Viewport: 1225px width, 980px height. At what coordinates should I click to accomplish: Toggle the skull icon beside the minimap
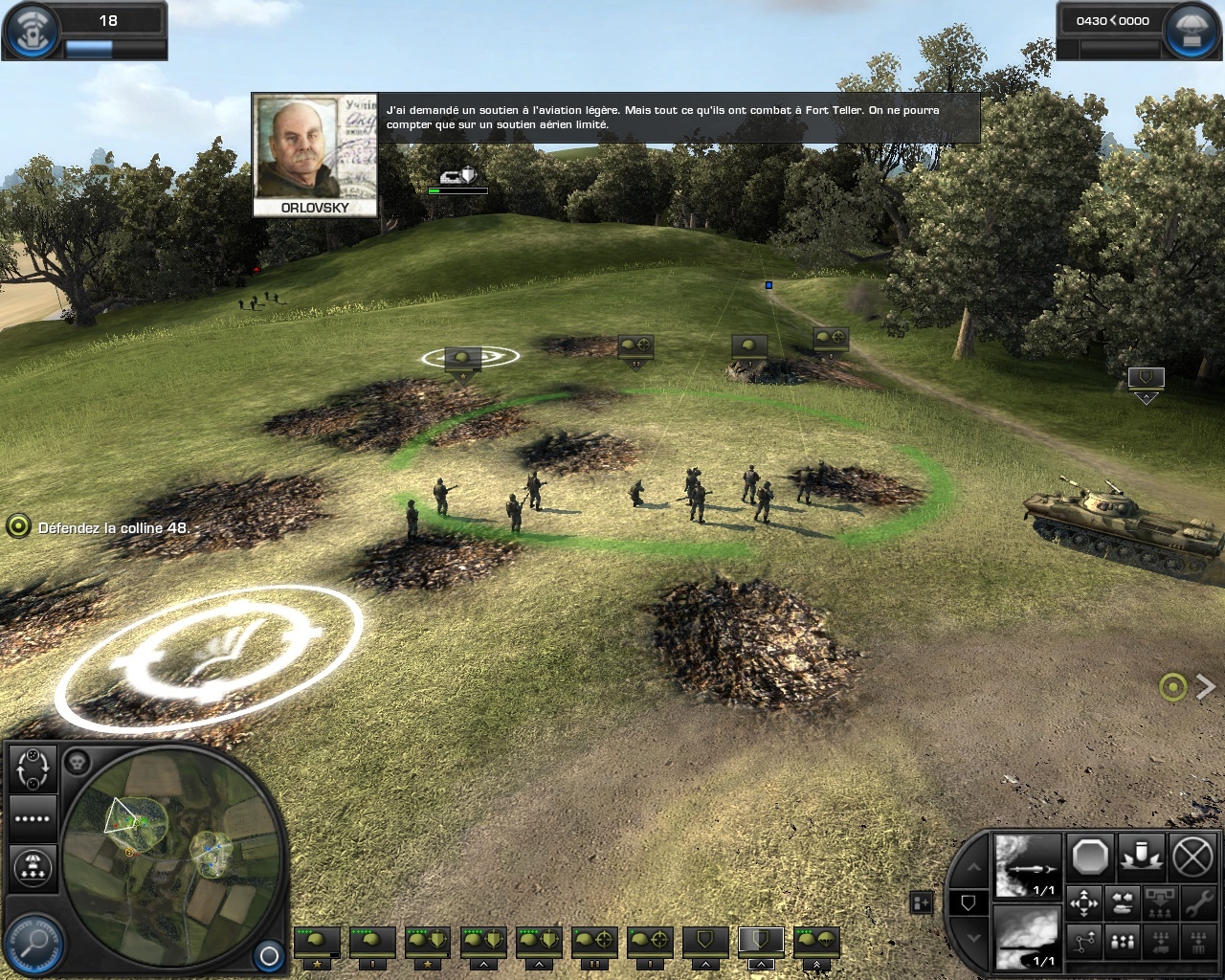(77, 763)
